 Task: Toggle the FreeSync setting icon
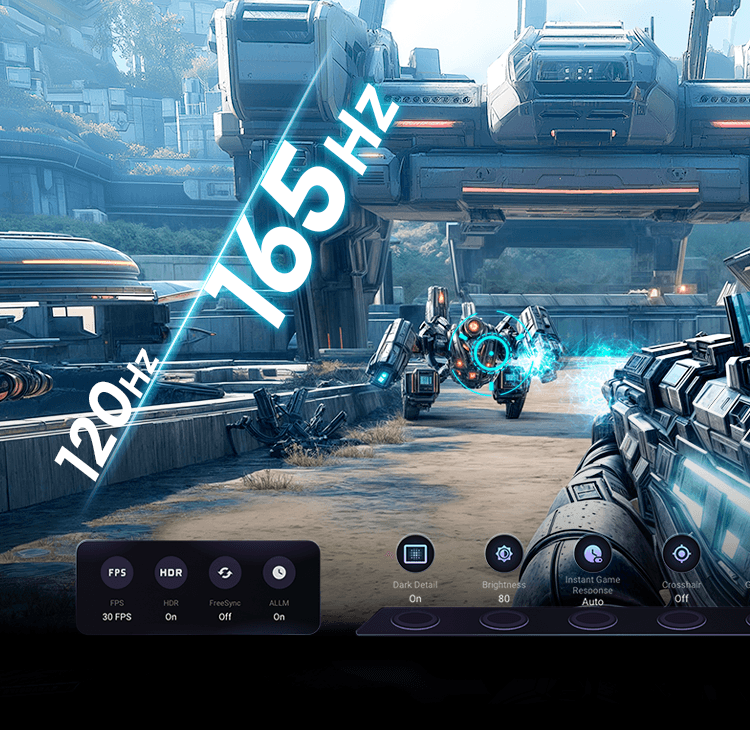(x=225, y=573)
